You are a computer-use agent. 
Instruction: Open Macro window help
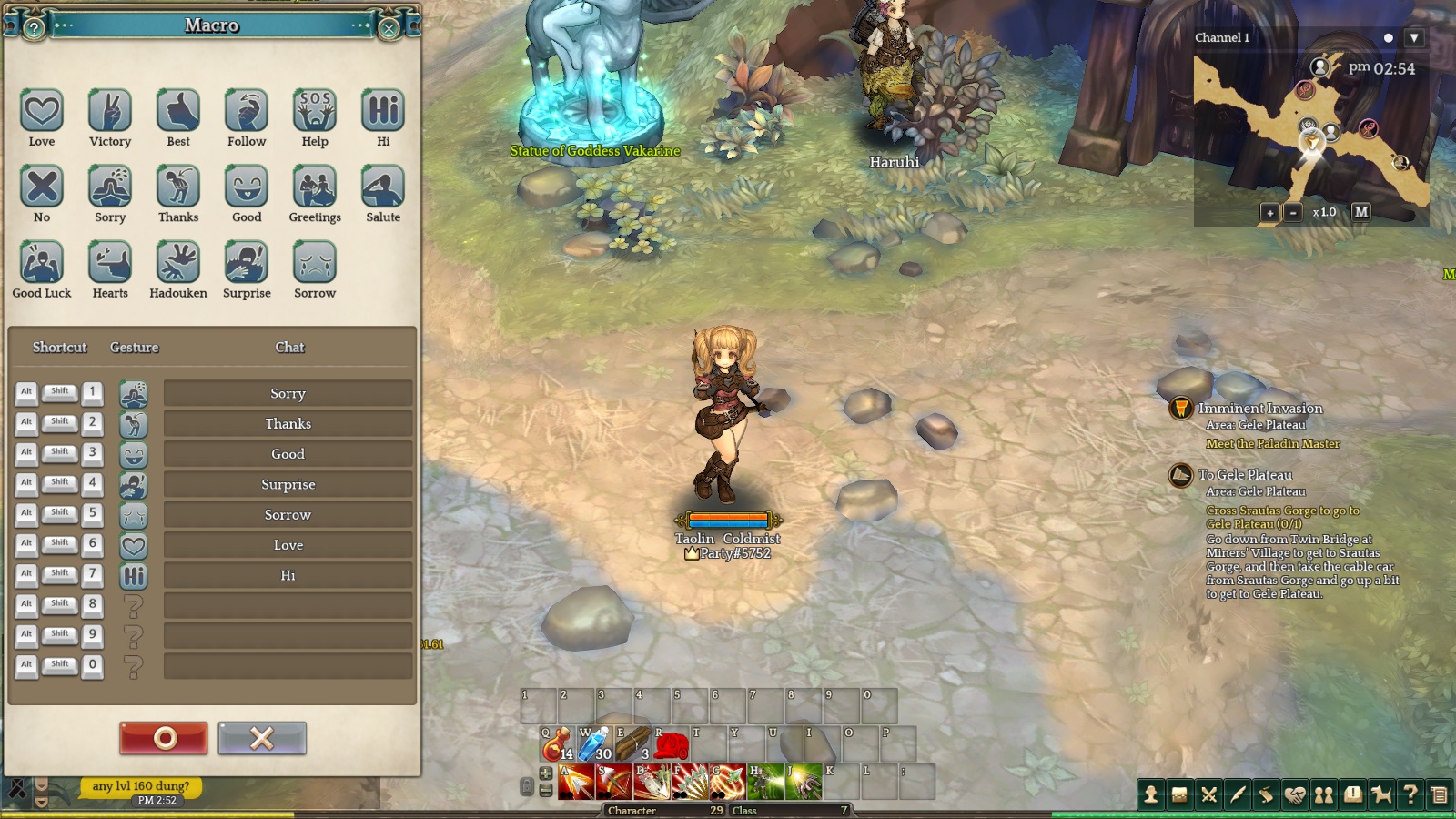click(x=34, y=28)
